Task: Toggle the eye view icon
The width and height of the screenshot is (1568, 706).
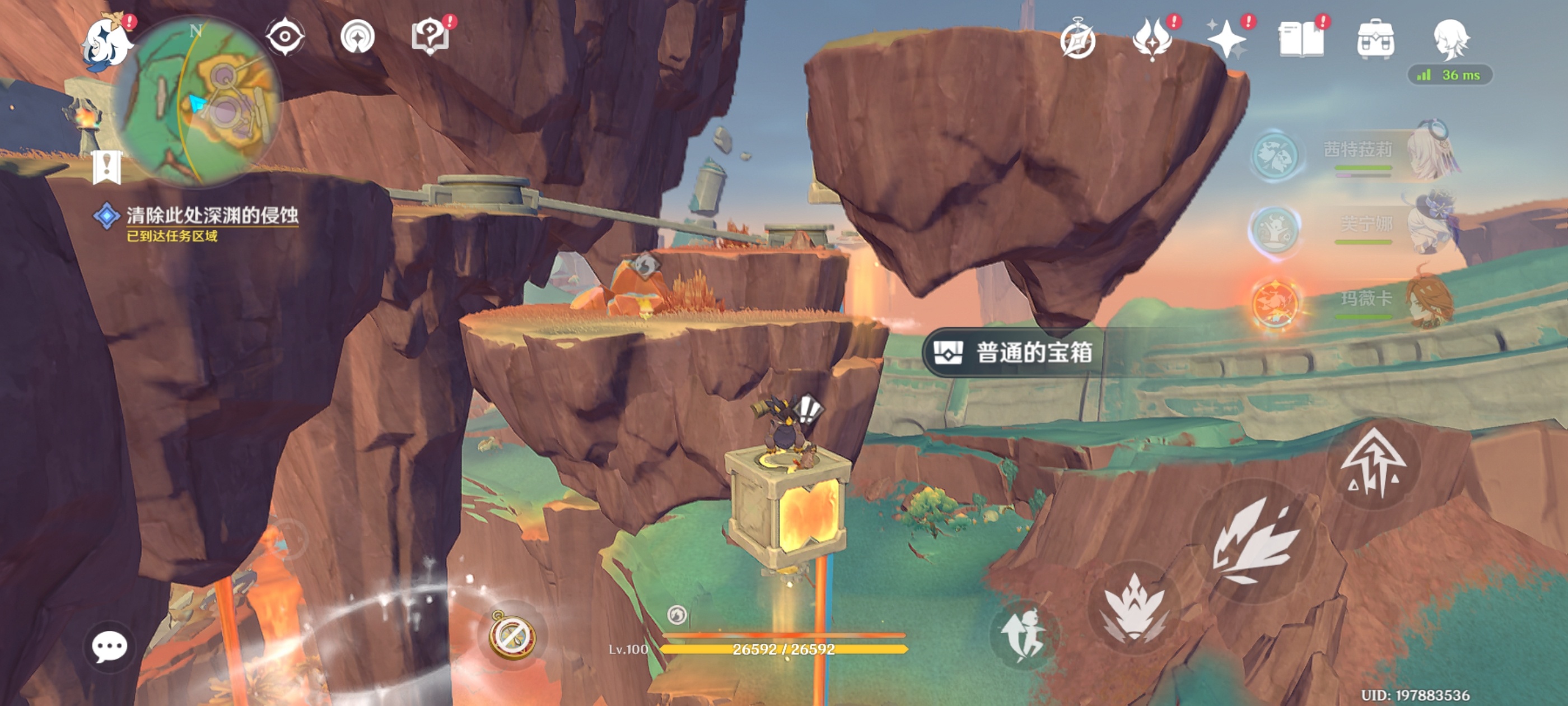Action: click(x=285, y=36)
